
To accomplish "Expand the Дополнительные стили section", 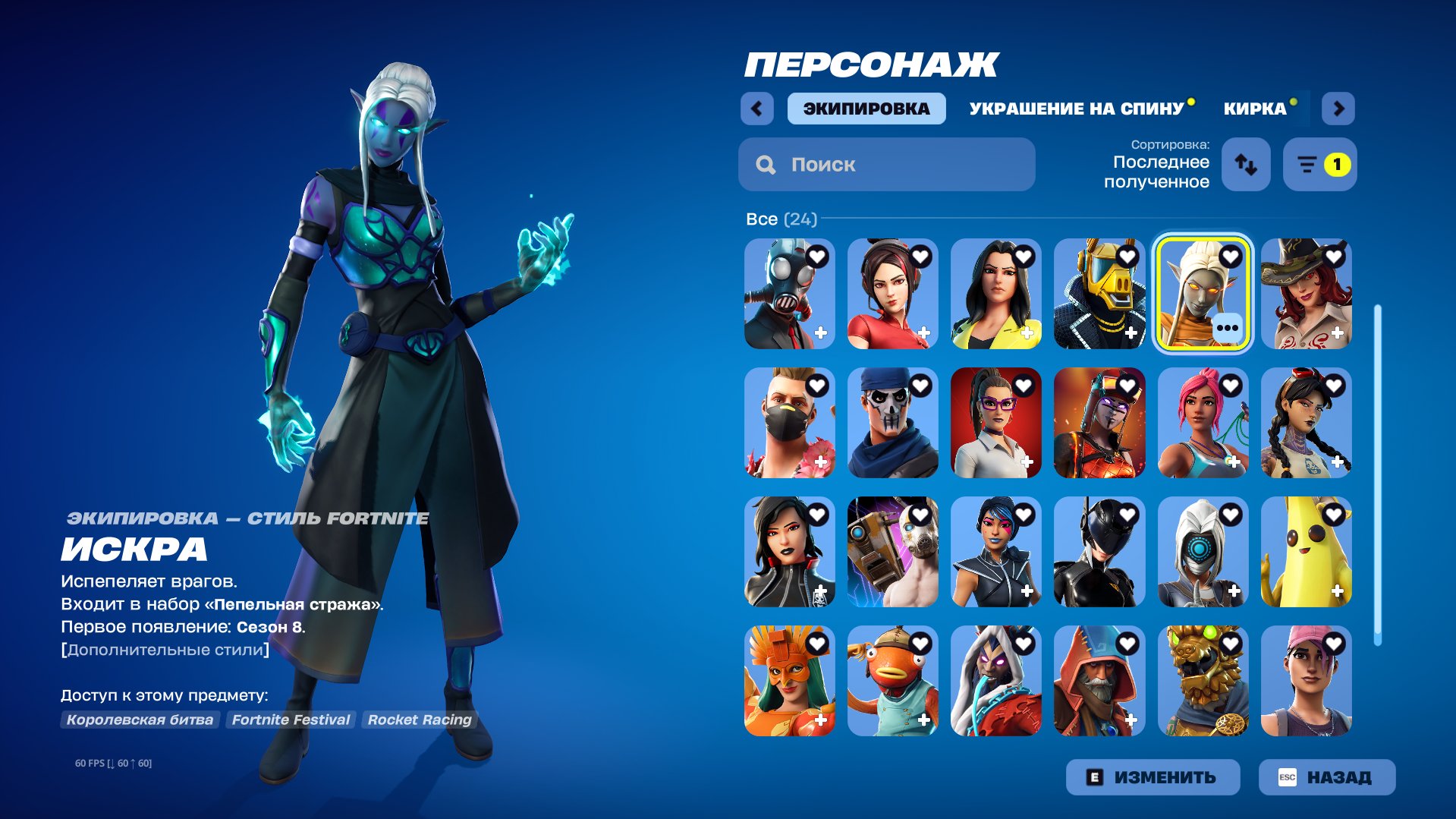I will click(x=164, y=649).
